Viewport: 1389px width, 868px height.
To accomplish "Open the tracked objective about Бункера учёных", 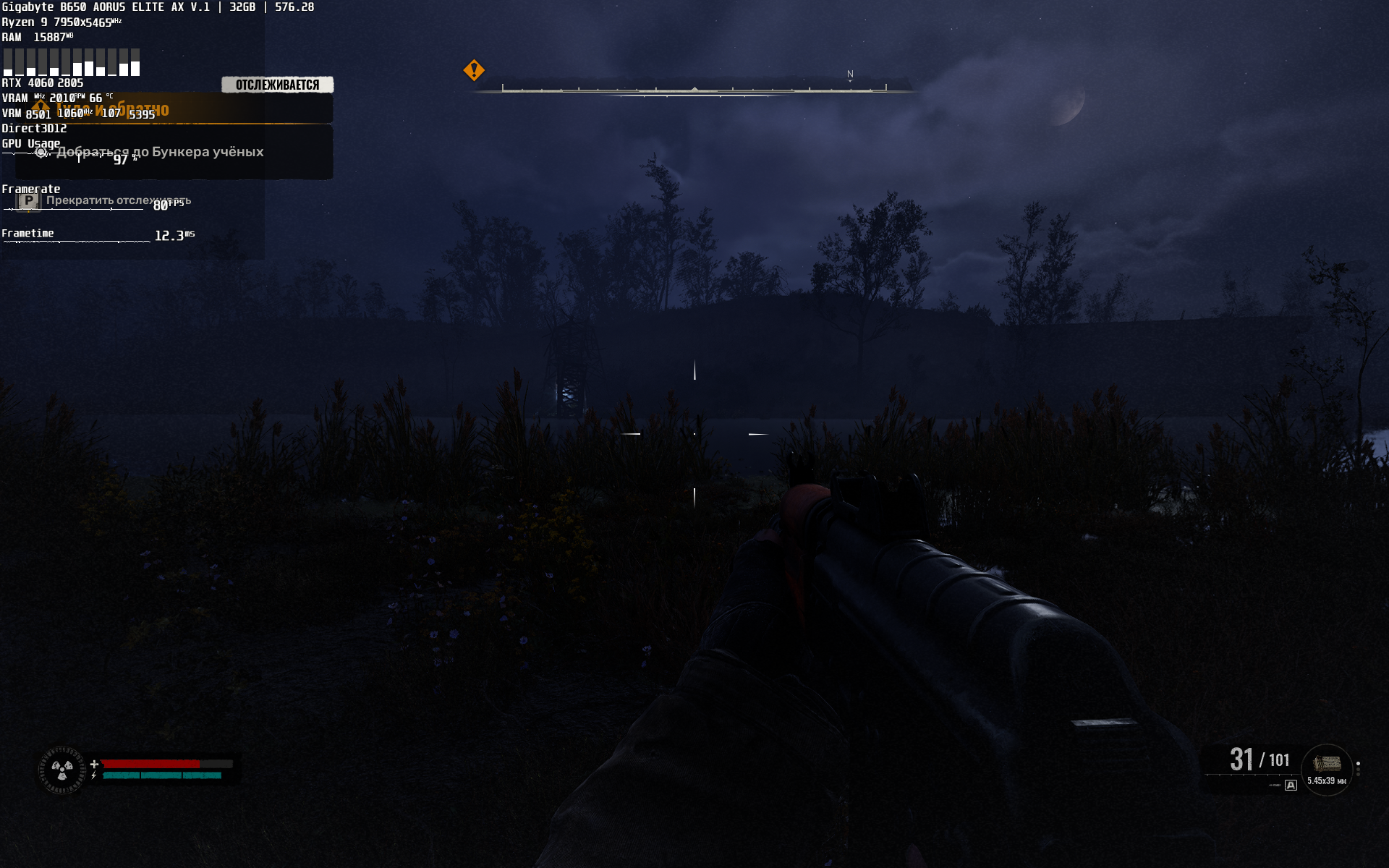I will [x=161, y=152].
